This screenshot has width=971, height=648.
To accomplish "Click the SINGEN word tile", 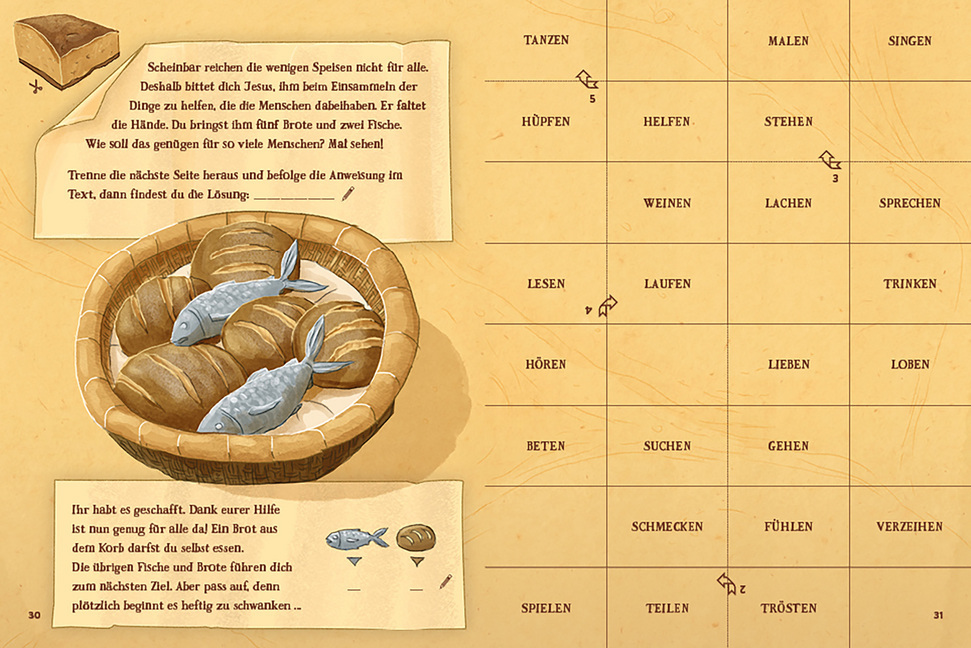I will coord(909,41).
